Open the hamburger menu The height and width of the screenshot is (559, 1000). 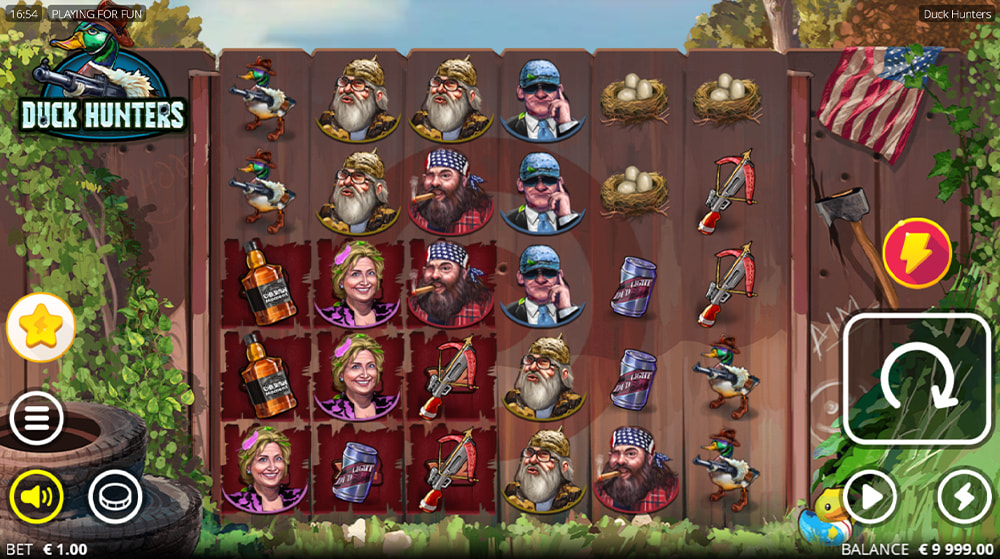(x=37, y=420)
